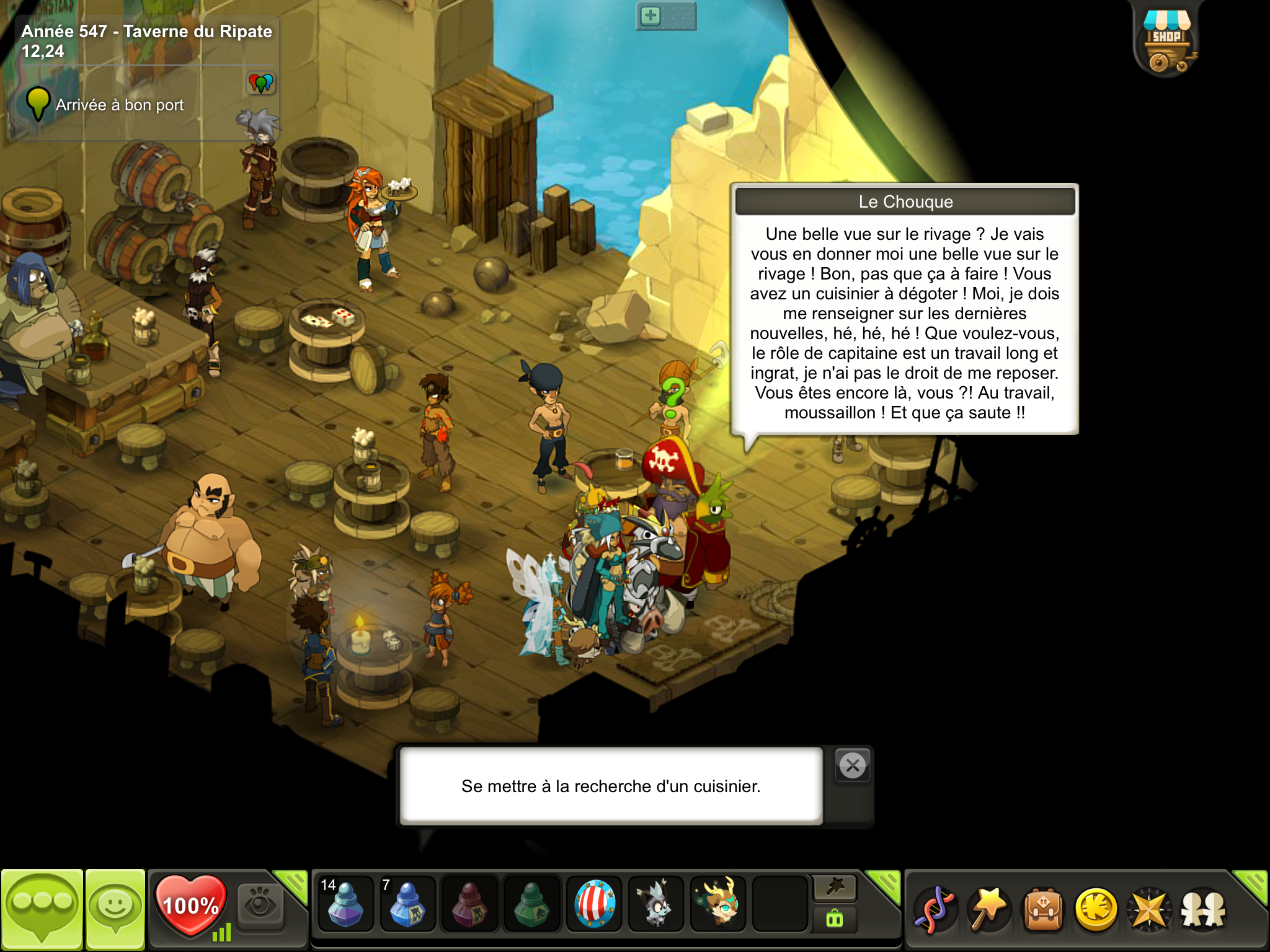
Task: Open the compass star map icon
Action: coord(1150,910)
